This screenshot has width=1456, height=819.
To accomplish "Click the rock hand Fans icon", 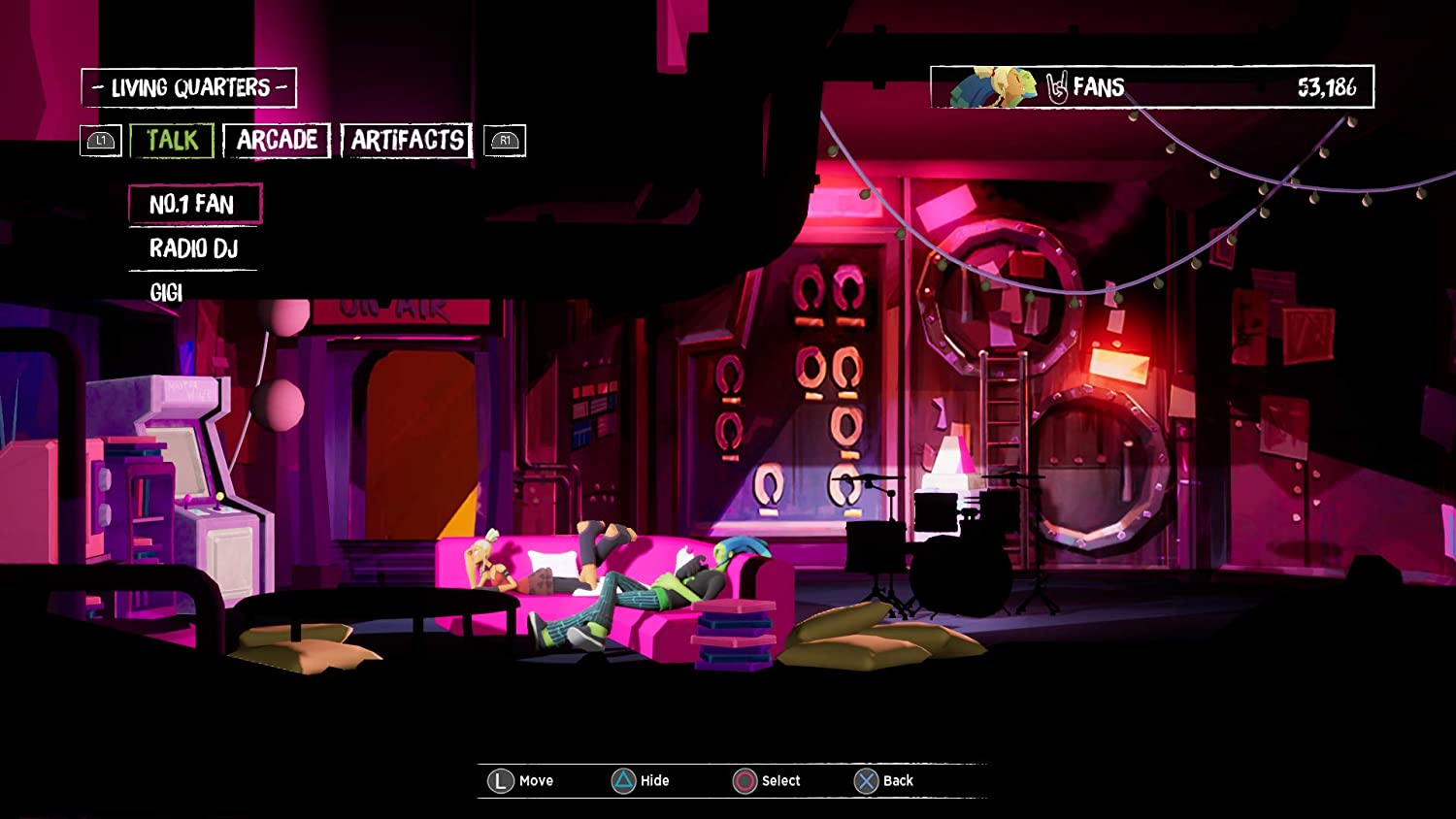I will 1060,86.
